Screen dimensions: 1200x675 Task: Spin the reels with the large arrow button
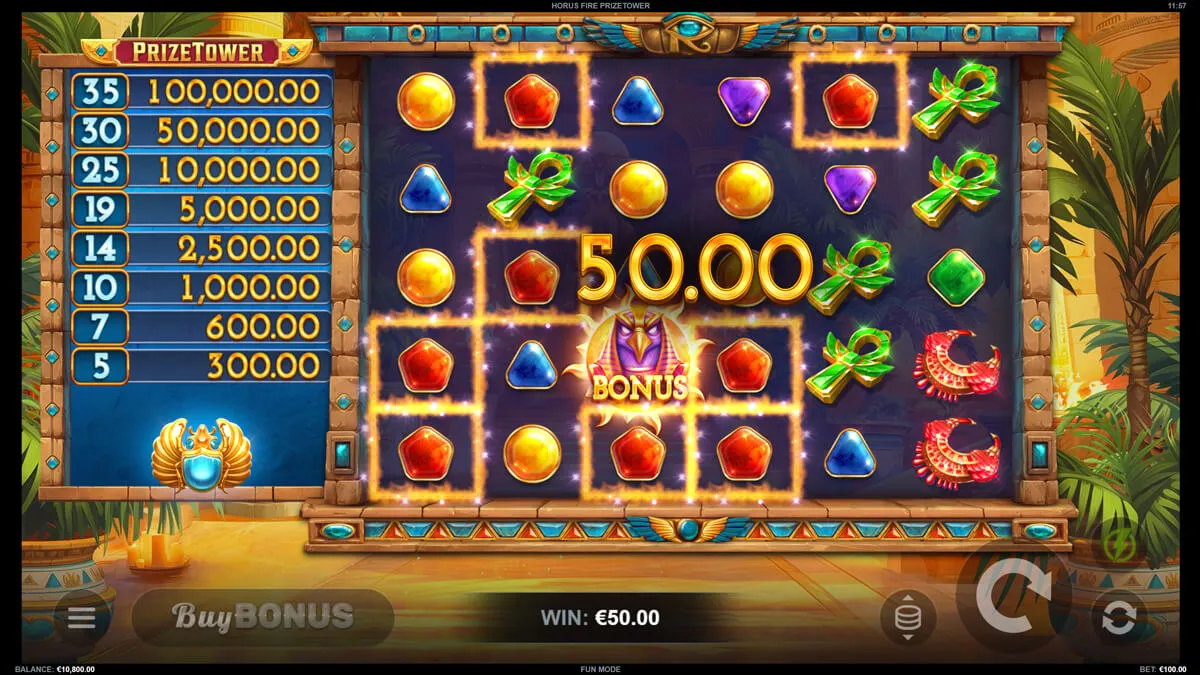(x=1012, y=600)
